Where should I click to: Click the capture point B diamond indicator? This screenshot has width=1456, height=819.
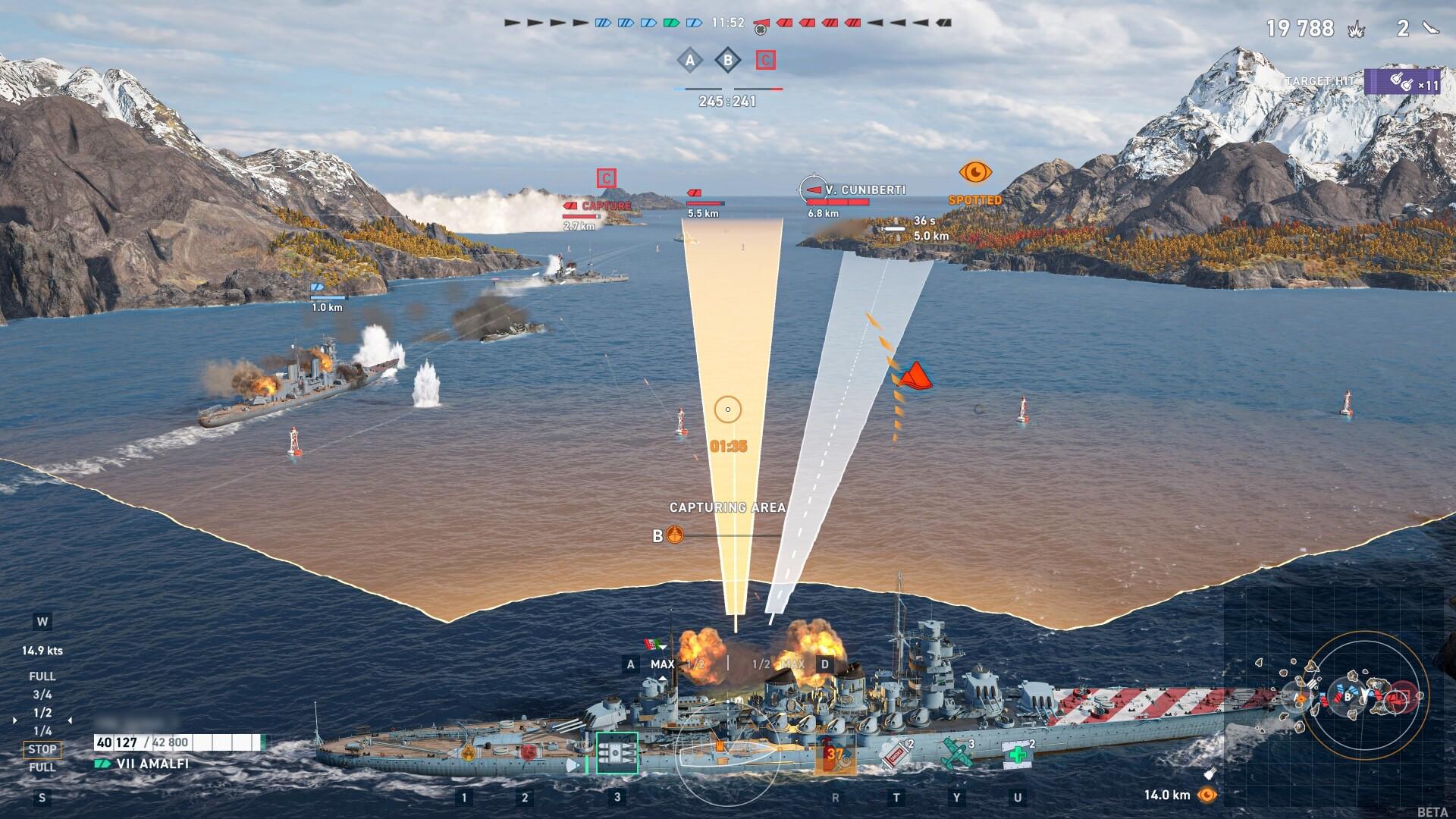click(x=727, y=60)
